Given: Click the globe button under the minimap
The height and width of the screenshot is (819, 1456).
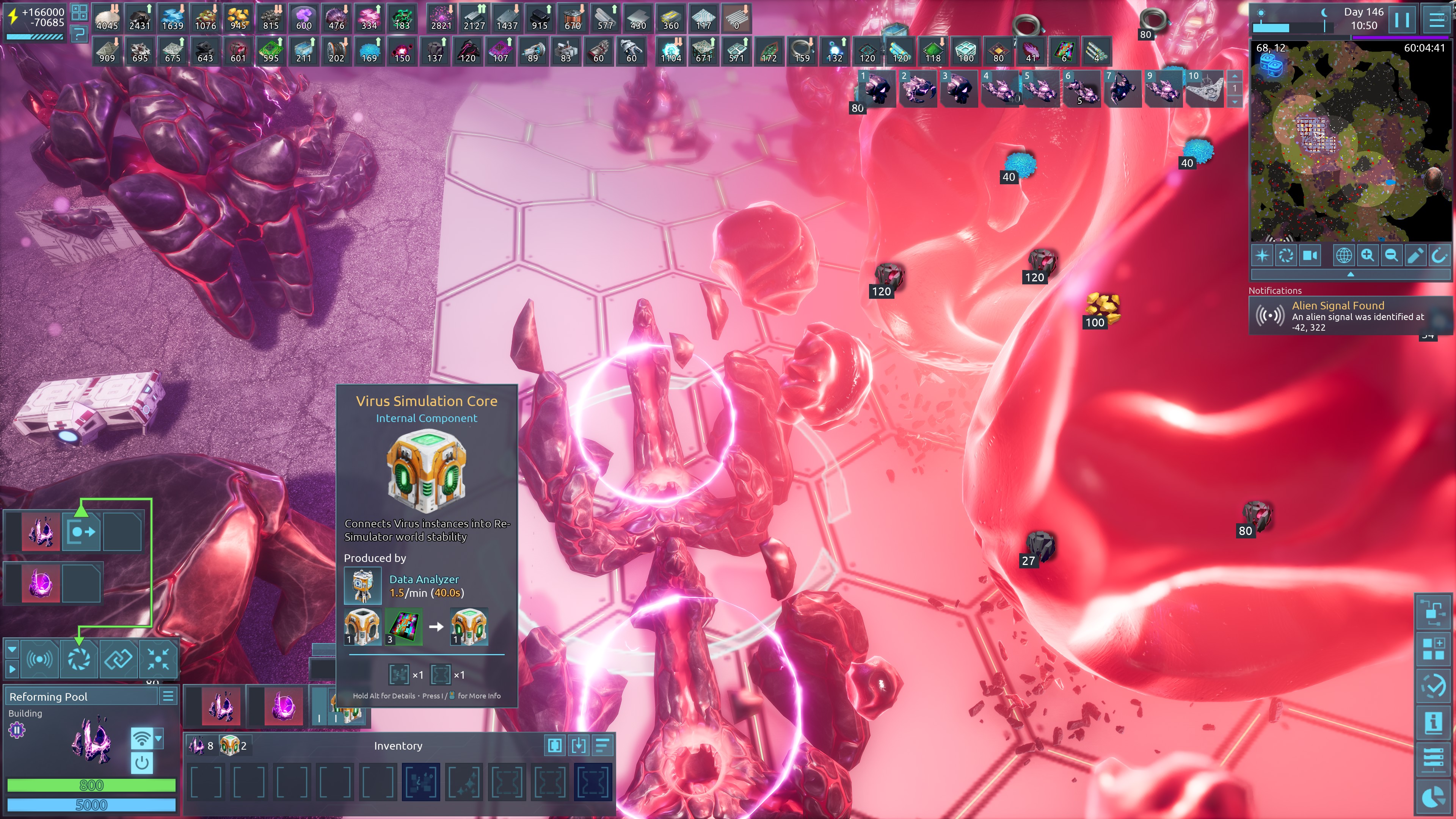Looking at the screenshot, I should click(1343, 256).
